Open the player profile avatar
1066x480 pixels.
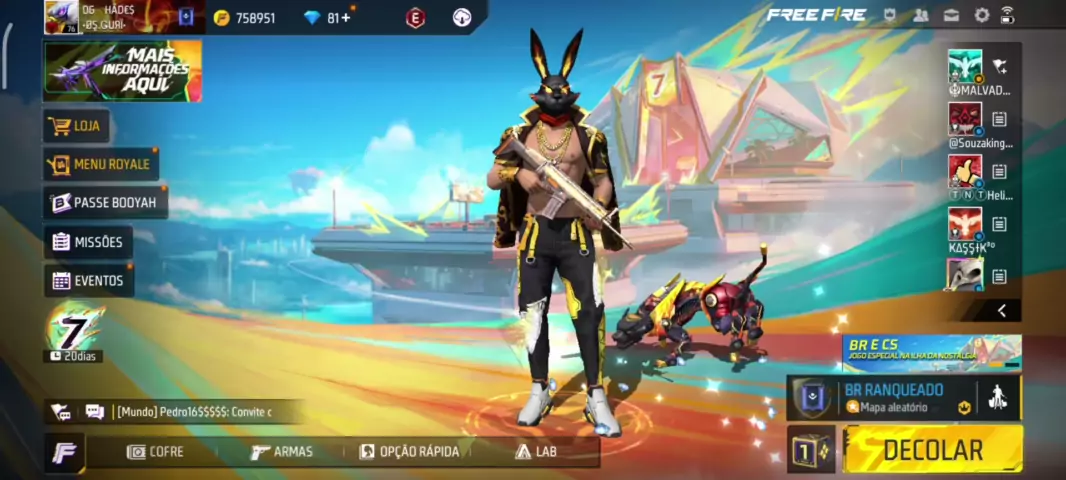(x=61, y=17)
